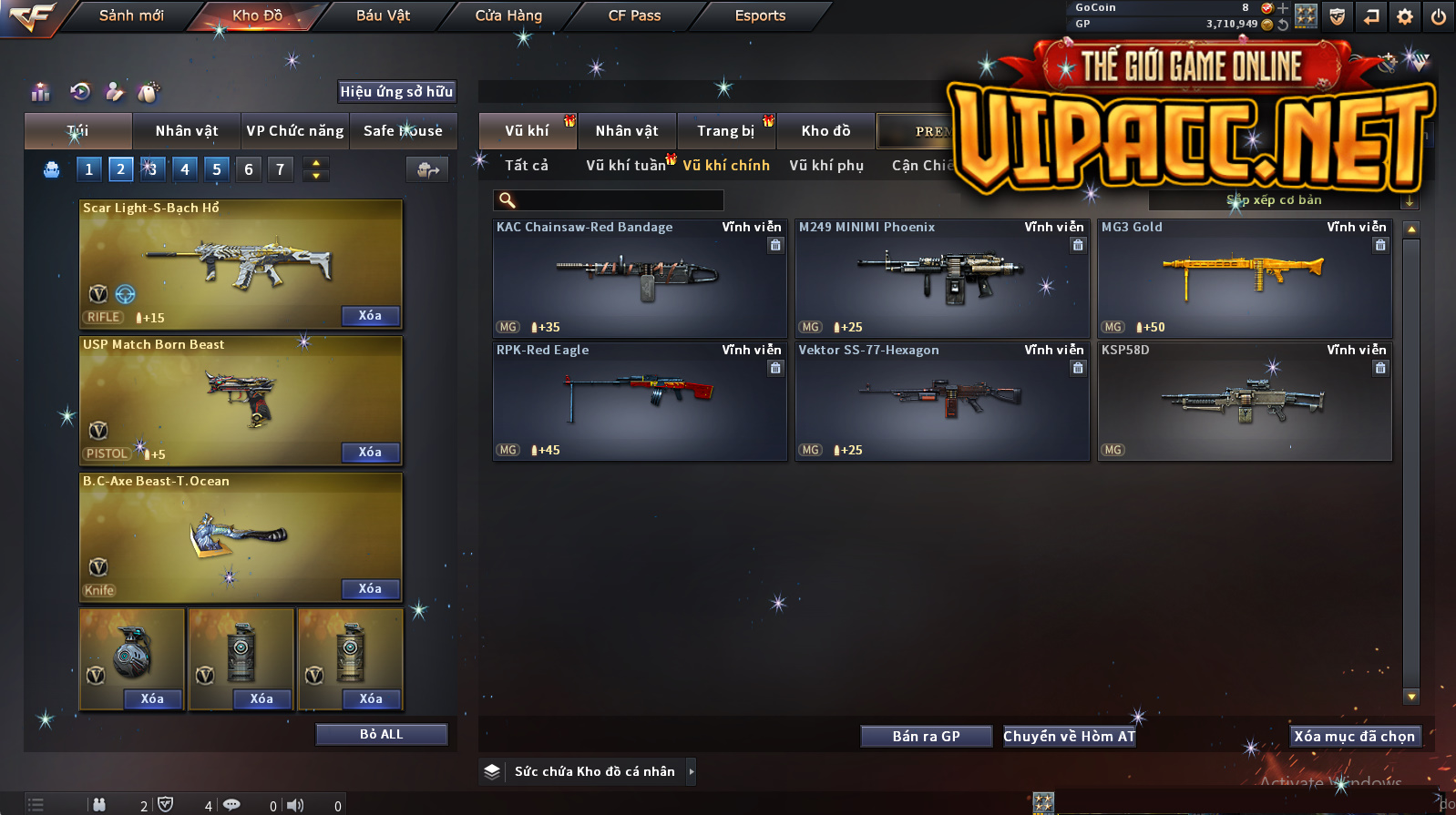This screenshot has width=1456, height=815.
Task: Open the Cửa Hàng shop menu
Action: (x=508, y=15)
